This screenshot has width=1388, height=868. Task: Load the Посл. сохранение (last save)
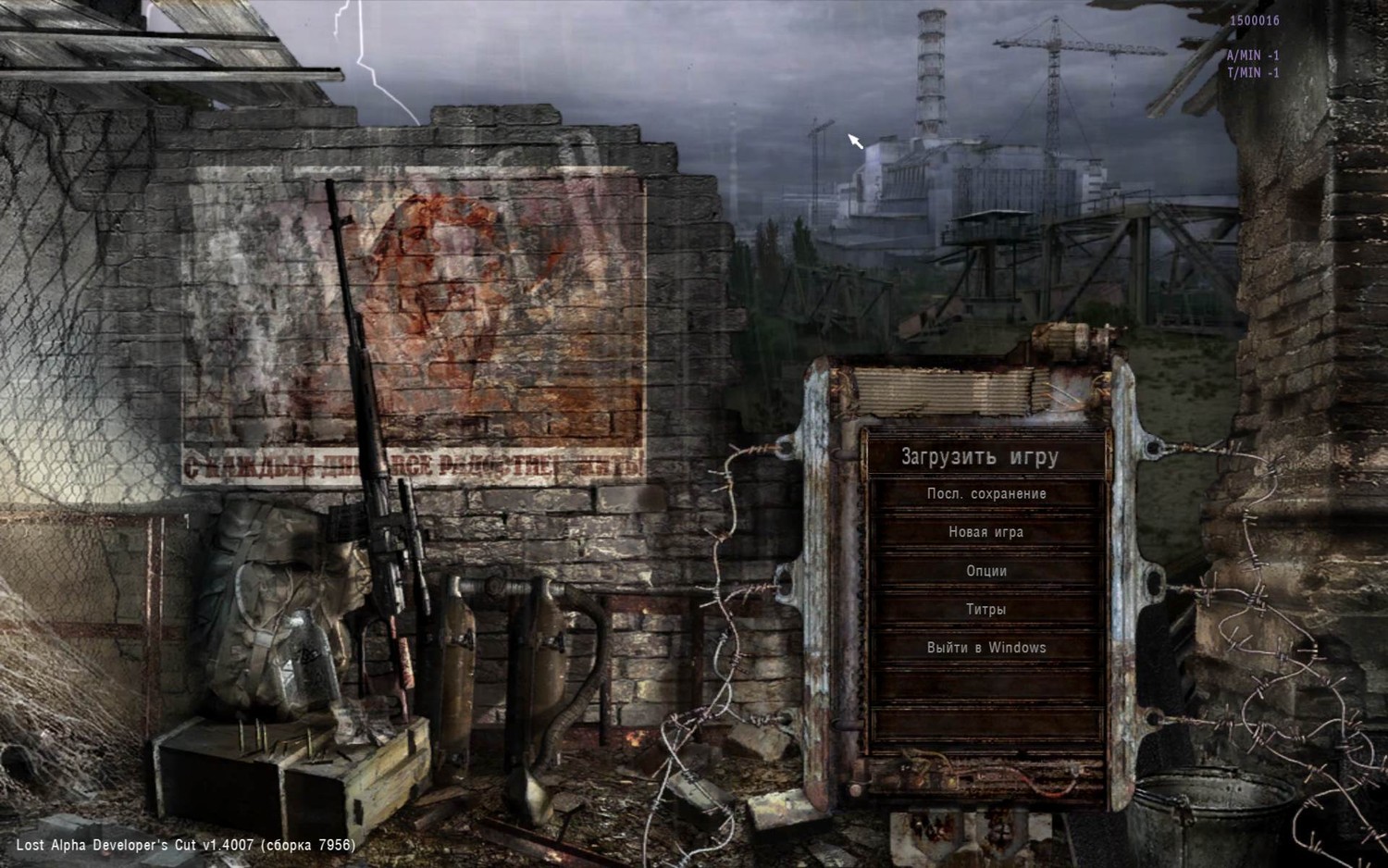pos(986,494)
